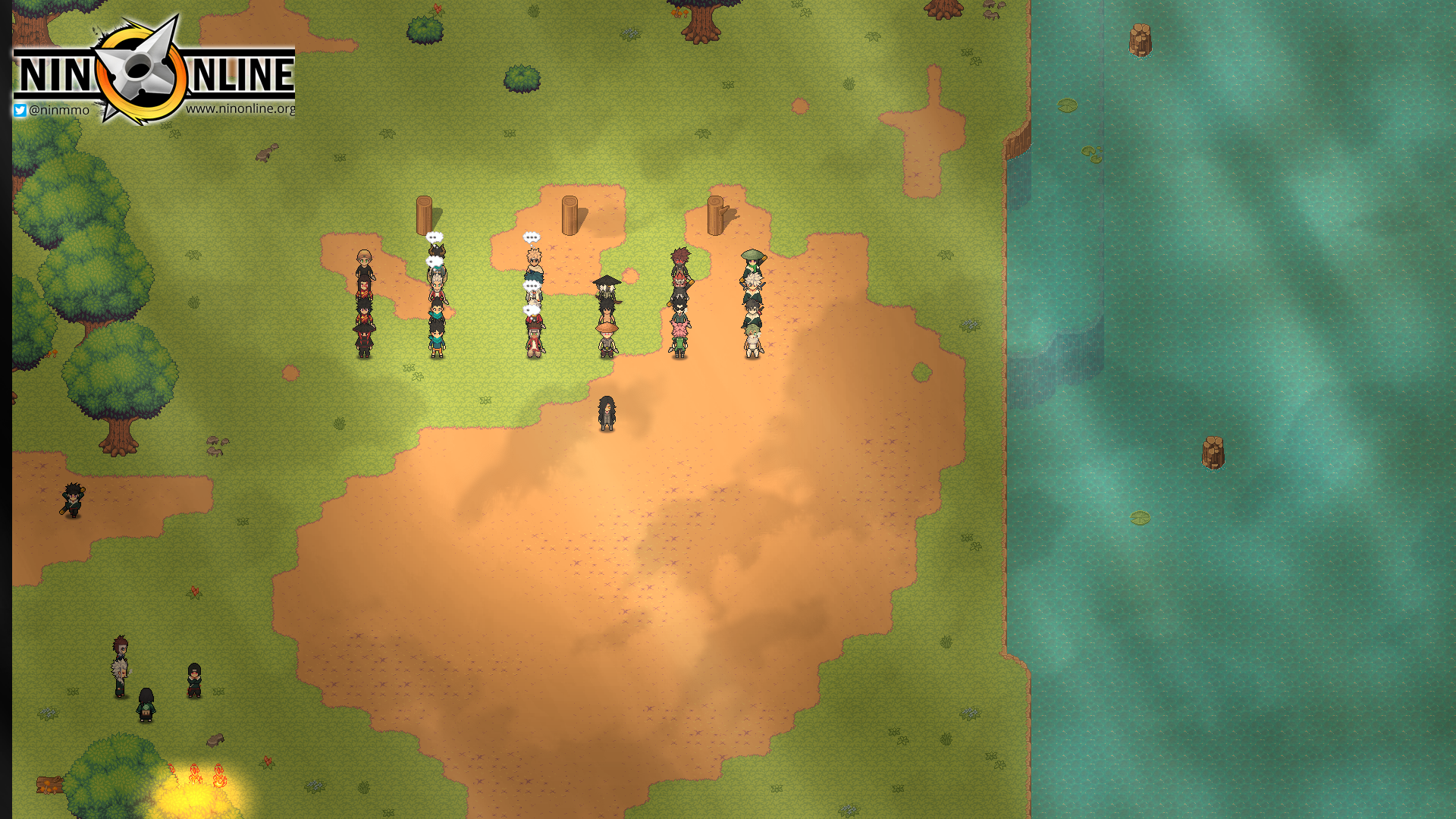Click the @ninmmo Twitter handle
Screen dimensions: 1456x819
pos(52,110)
